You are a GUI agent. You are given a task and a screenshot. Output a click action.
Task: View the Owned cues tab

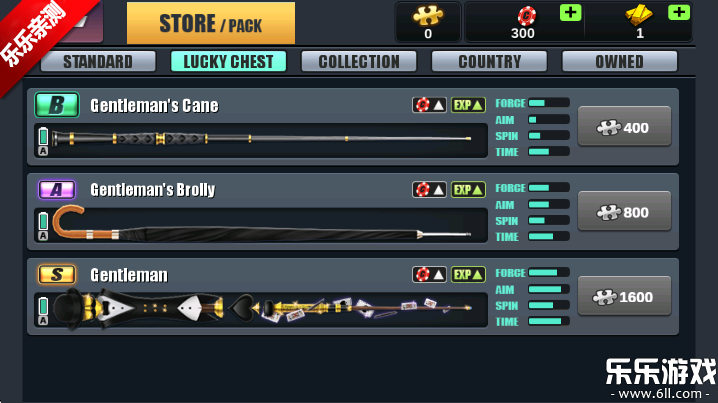click(x=619, y=61)
